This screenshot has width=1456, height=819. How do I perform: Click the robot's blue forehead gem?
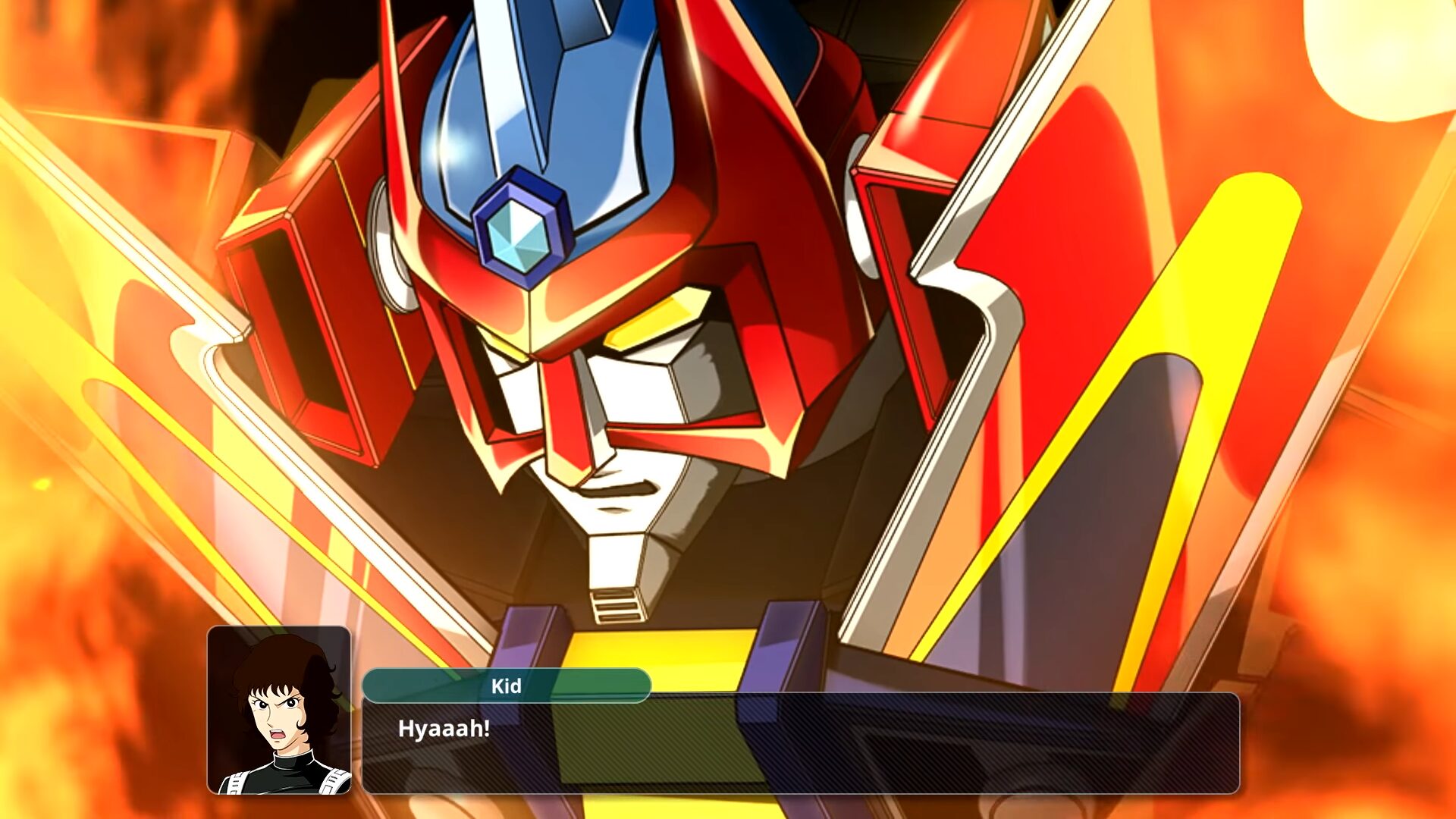pos(517,235)
